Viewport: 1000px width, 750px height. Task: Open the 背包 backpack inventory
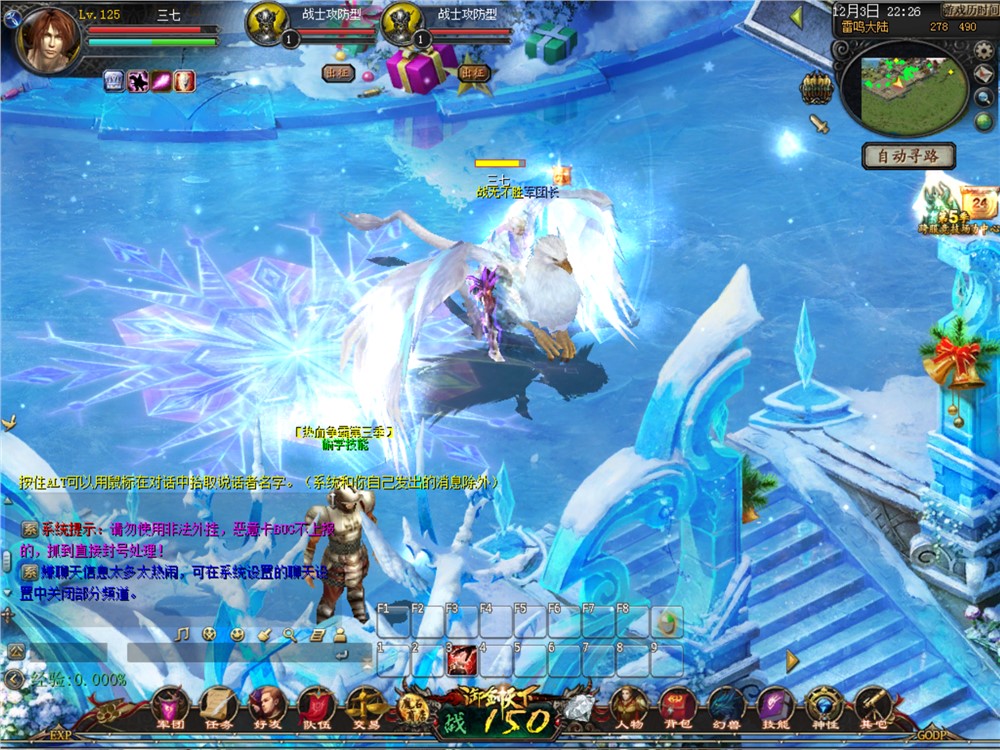677,704
